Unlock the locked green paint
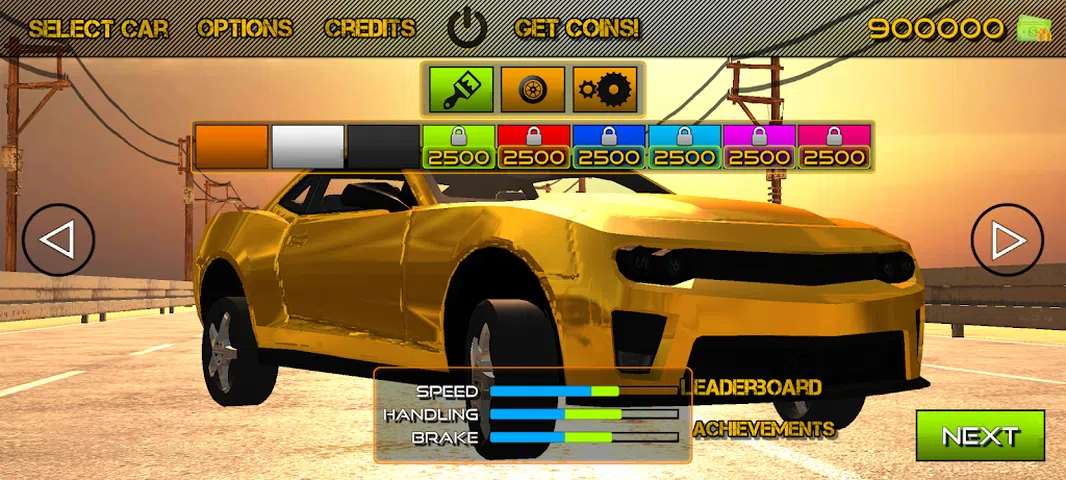The image size is (1066, 480). (459, 146)
